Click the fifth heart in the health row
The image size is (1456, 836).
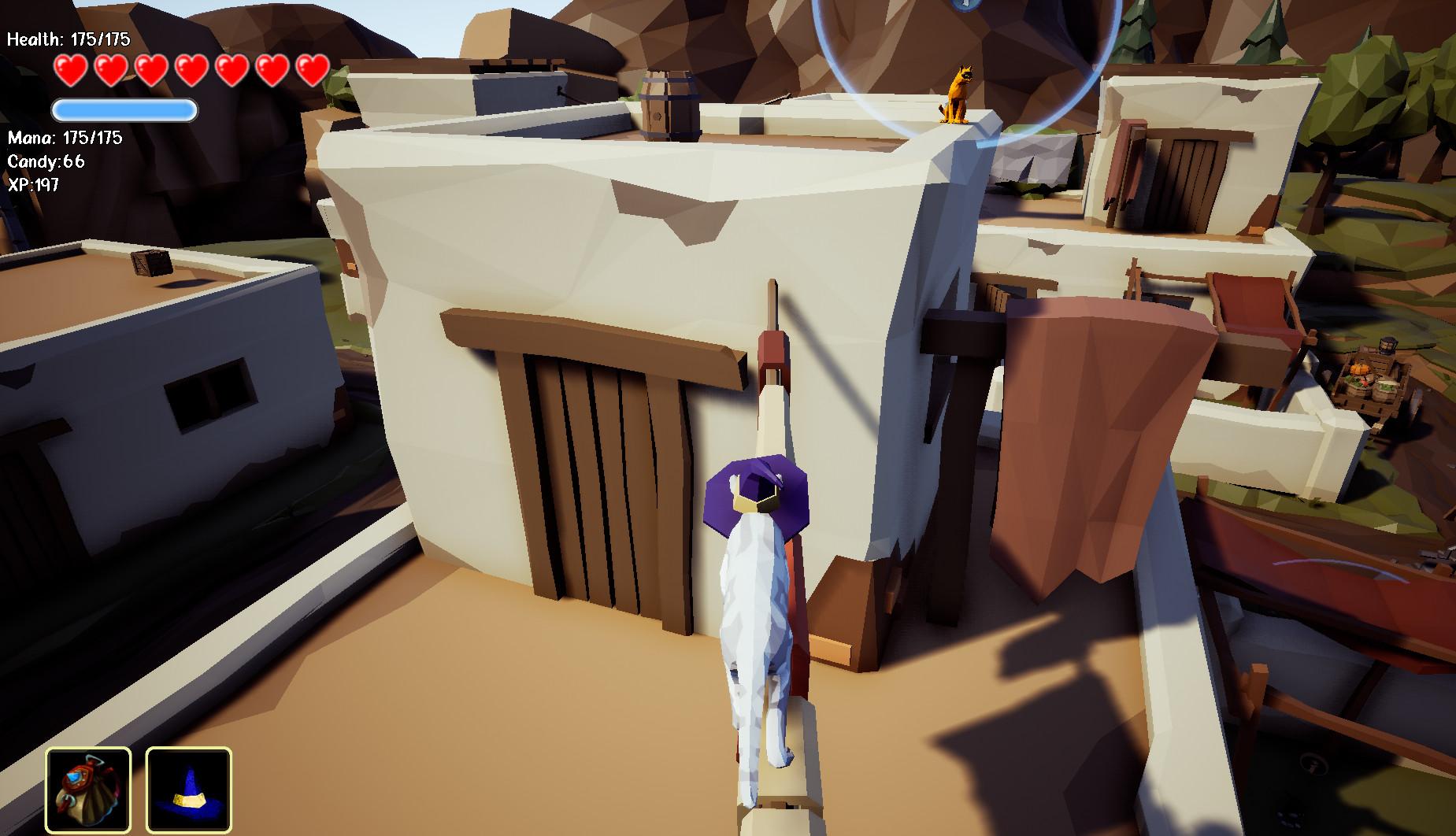[232, 69]
